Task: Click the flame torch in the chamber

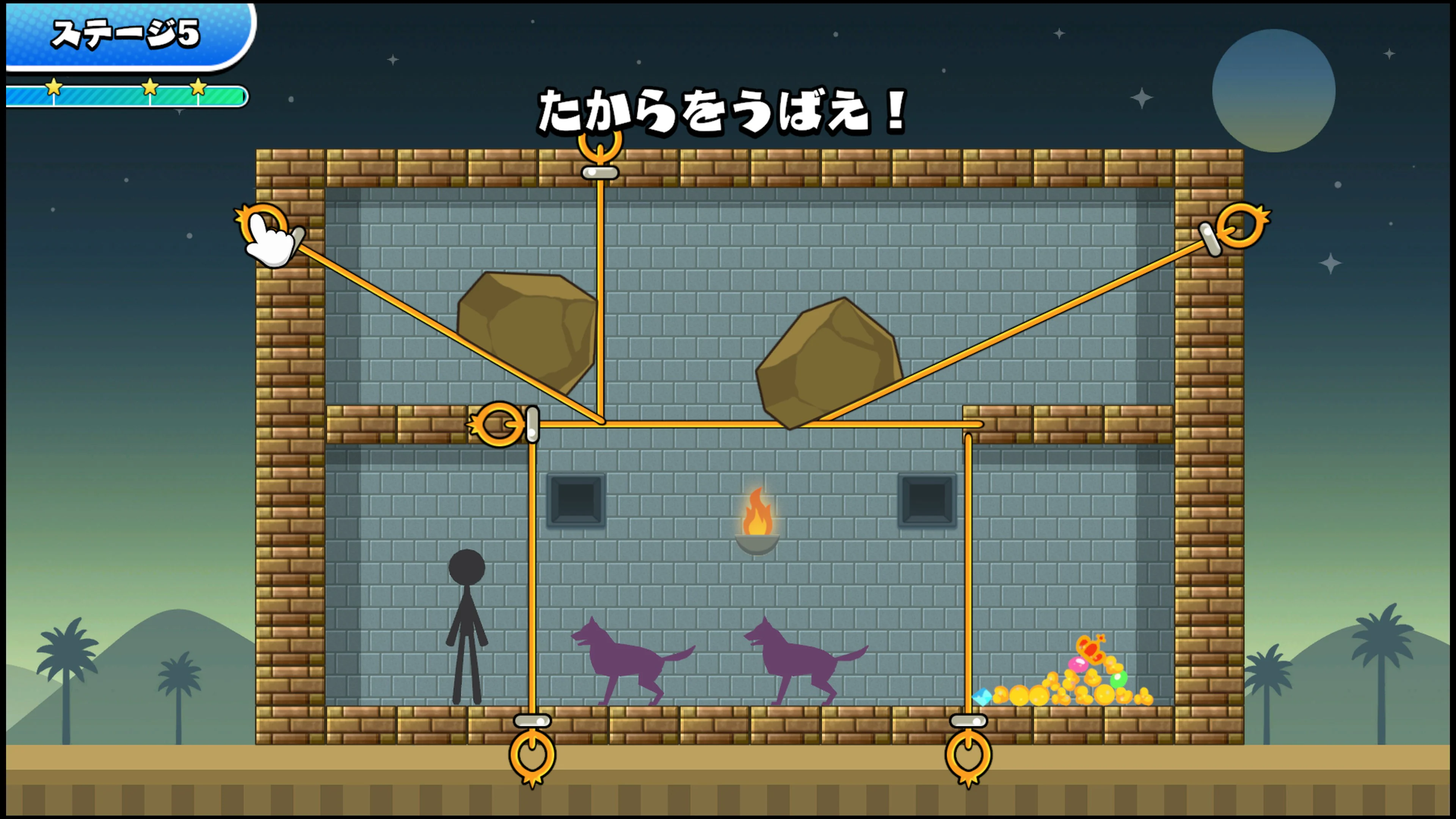Action: [x=758, y=511]
